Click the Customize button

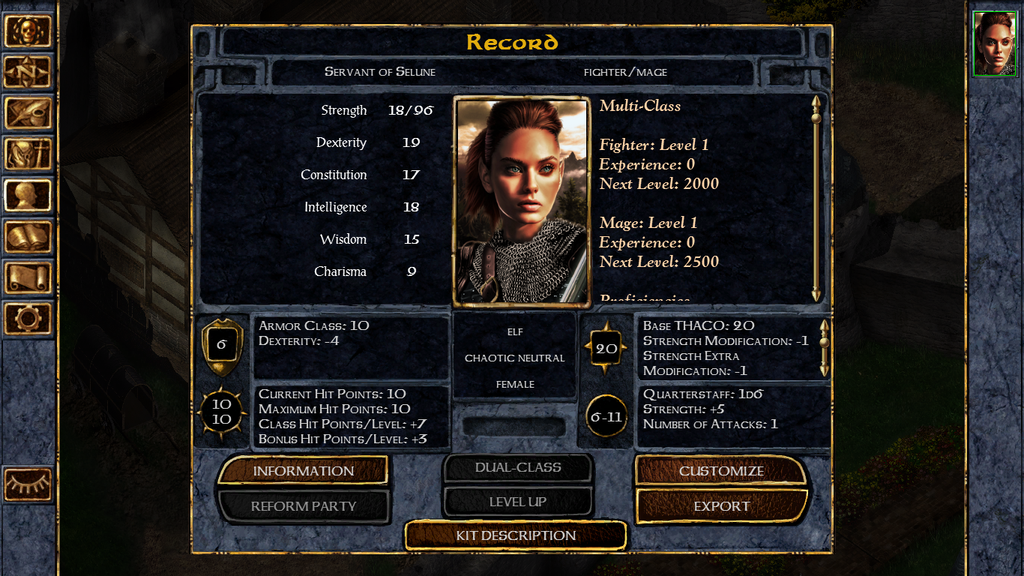(721, 471)
